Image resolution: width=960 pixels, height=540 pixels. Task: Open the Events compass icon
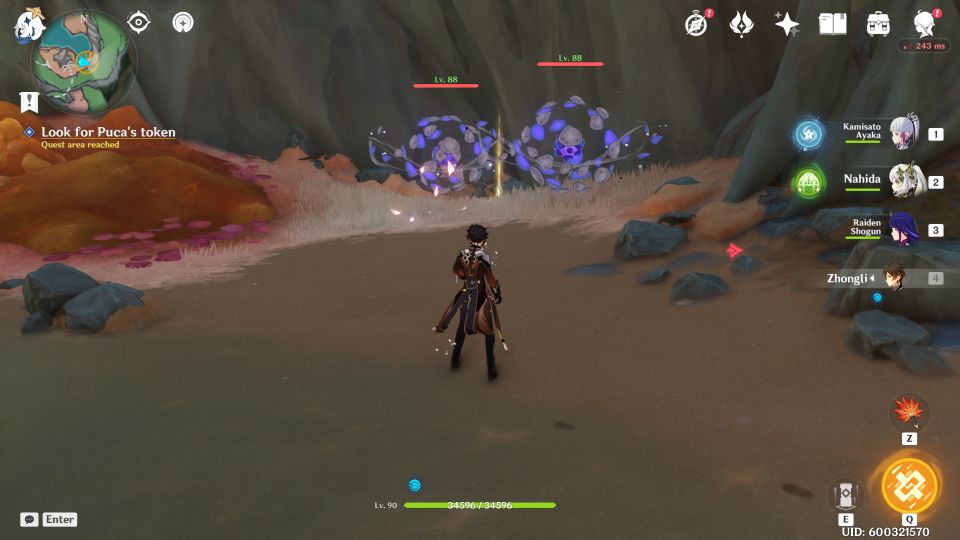click(696, 24)
